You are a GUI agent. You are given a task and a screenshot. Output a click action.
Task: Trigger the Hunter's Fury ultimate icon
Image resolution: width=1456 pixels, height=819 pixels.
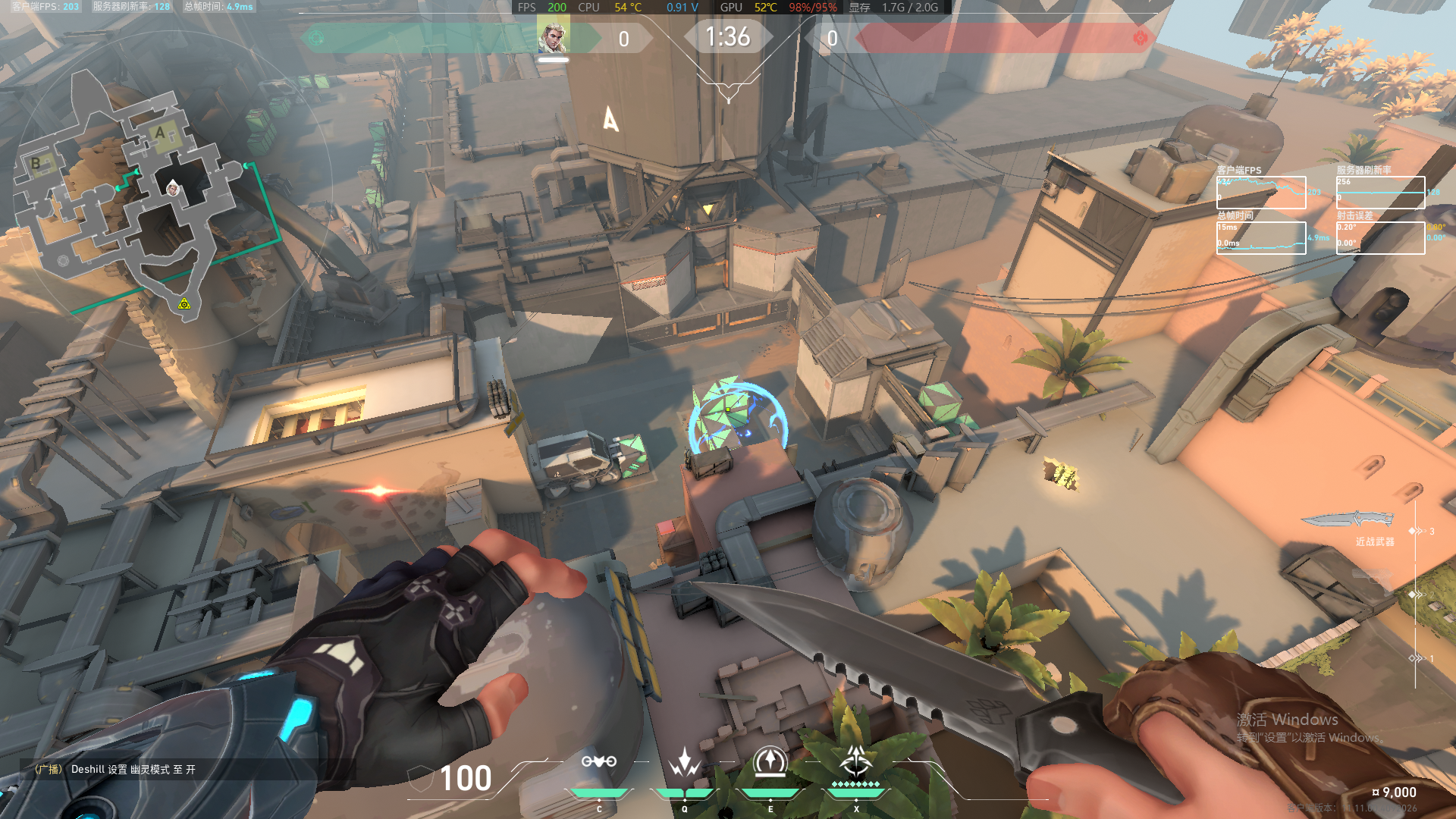tap(856, 761)
